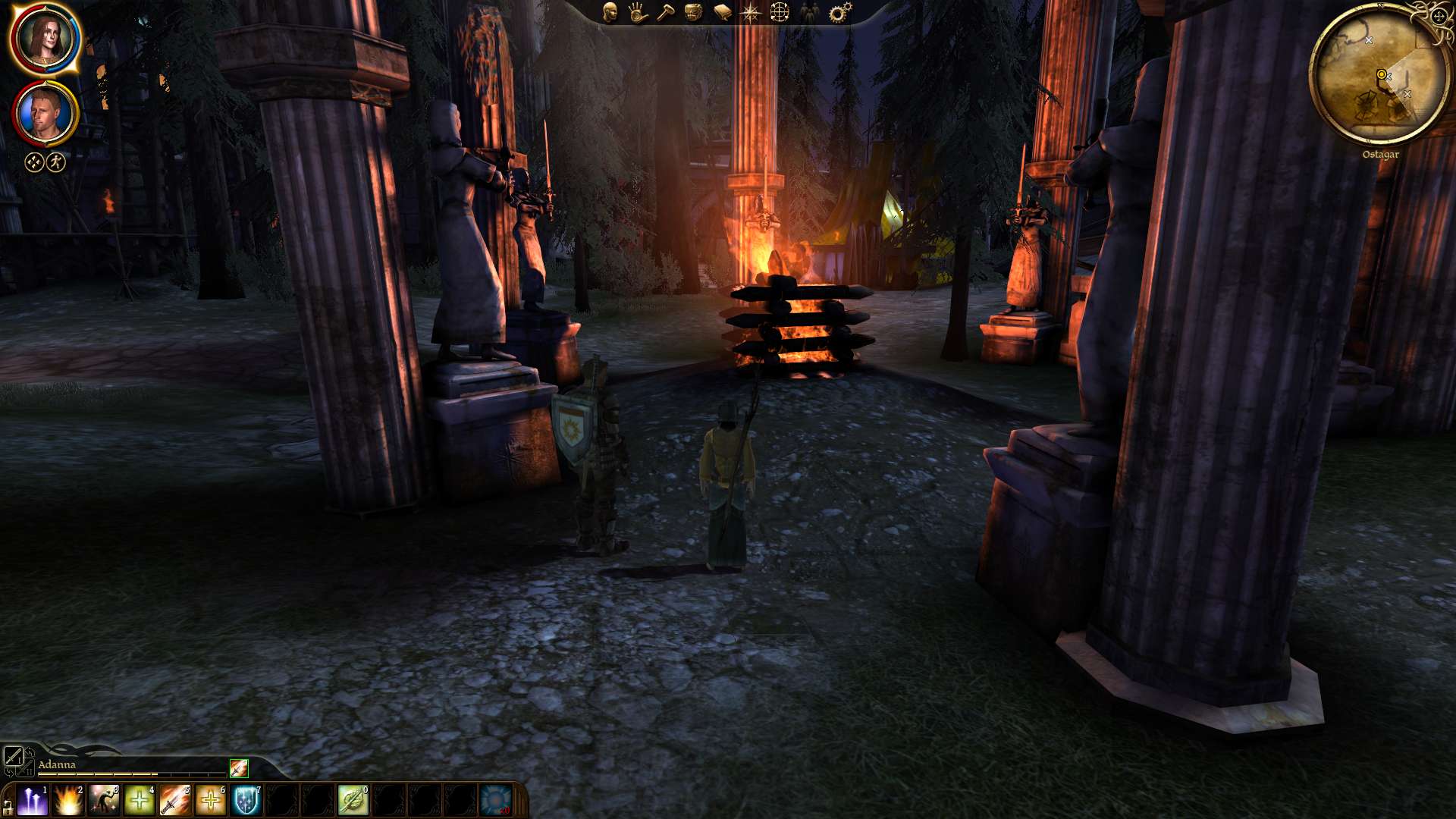Open the Options gears icon
The width and height of the screenshot is (1456, 819).
click(x=838, y=11)
